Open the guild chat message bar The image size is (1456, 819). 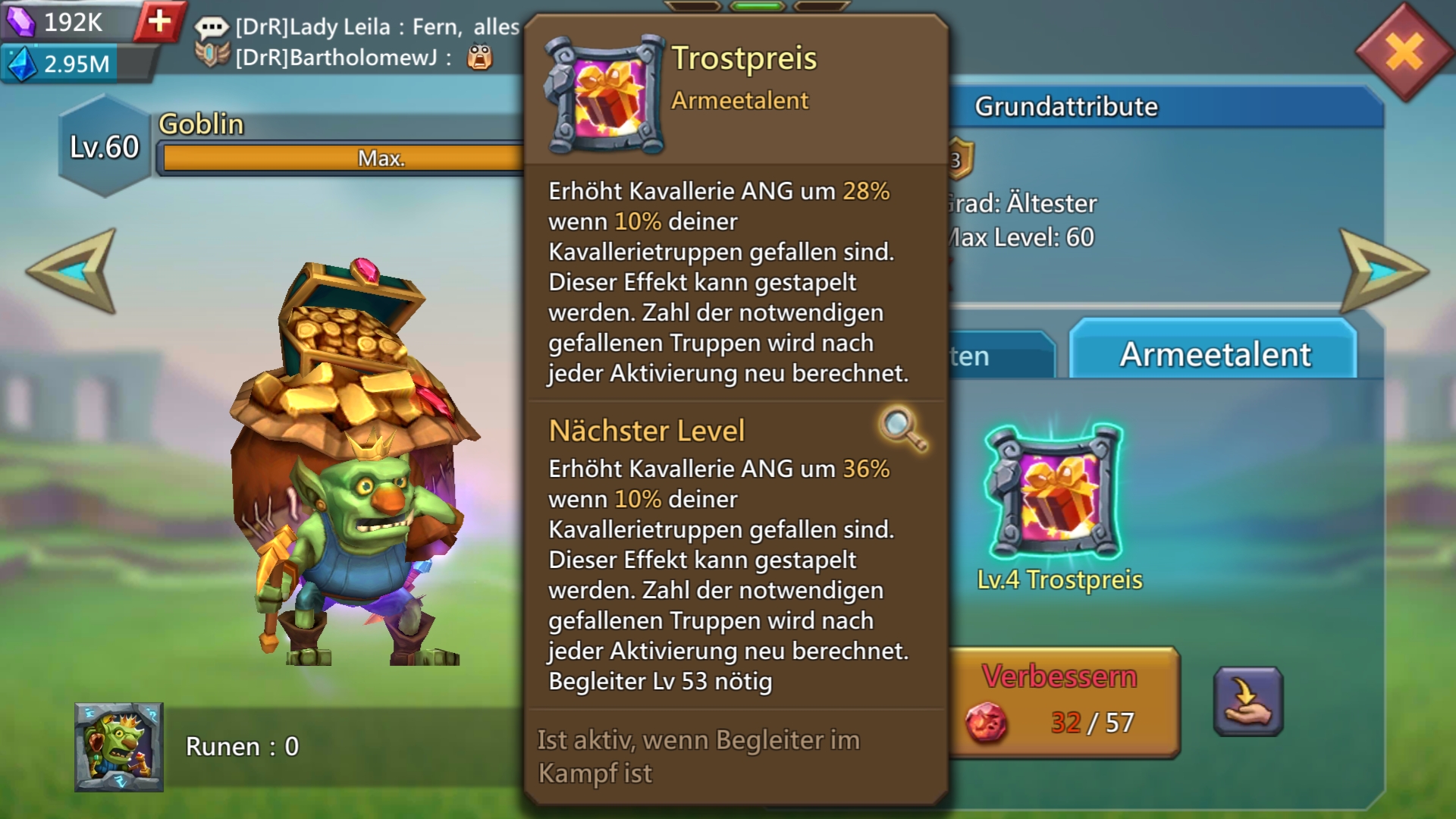coord(356,42)
